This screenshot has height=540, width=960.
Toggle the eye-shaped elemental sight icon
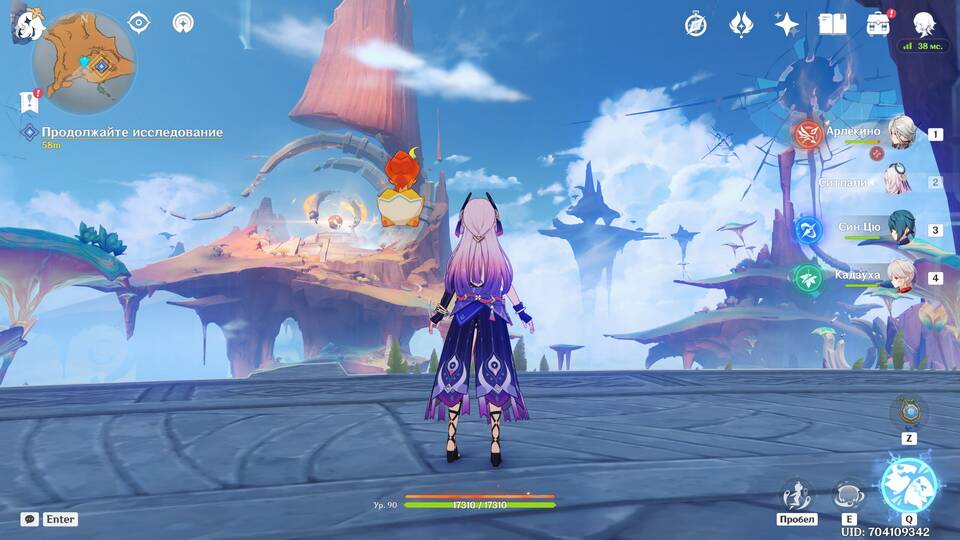tap(139, 22)
